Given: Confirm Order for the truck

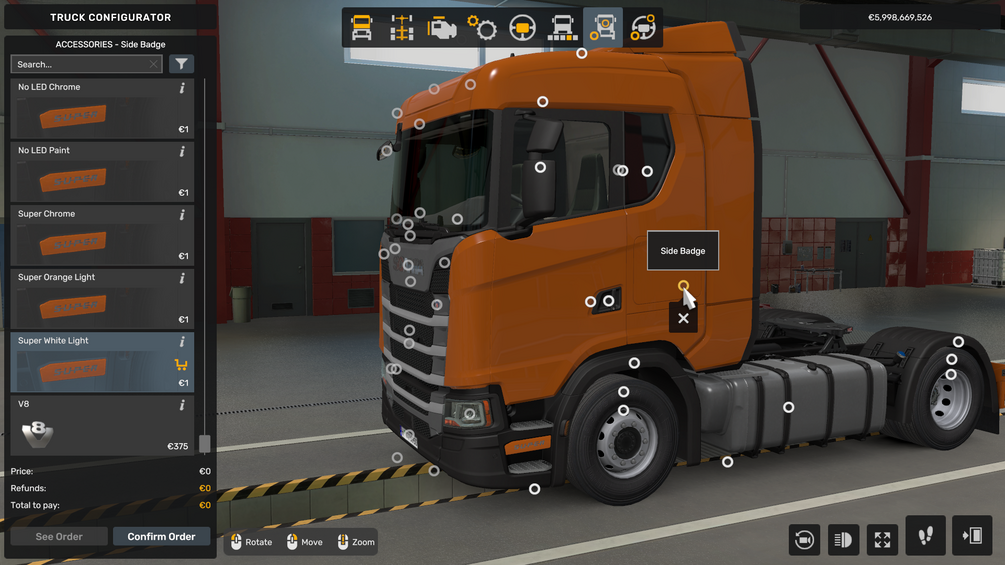Looking at the screenshot, I should [161, 537].
